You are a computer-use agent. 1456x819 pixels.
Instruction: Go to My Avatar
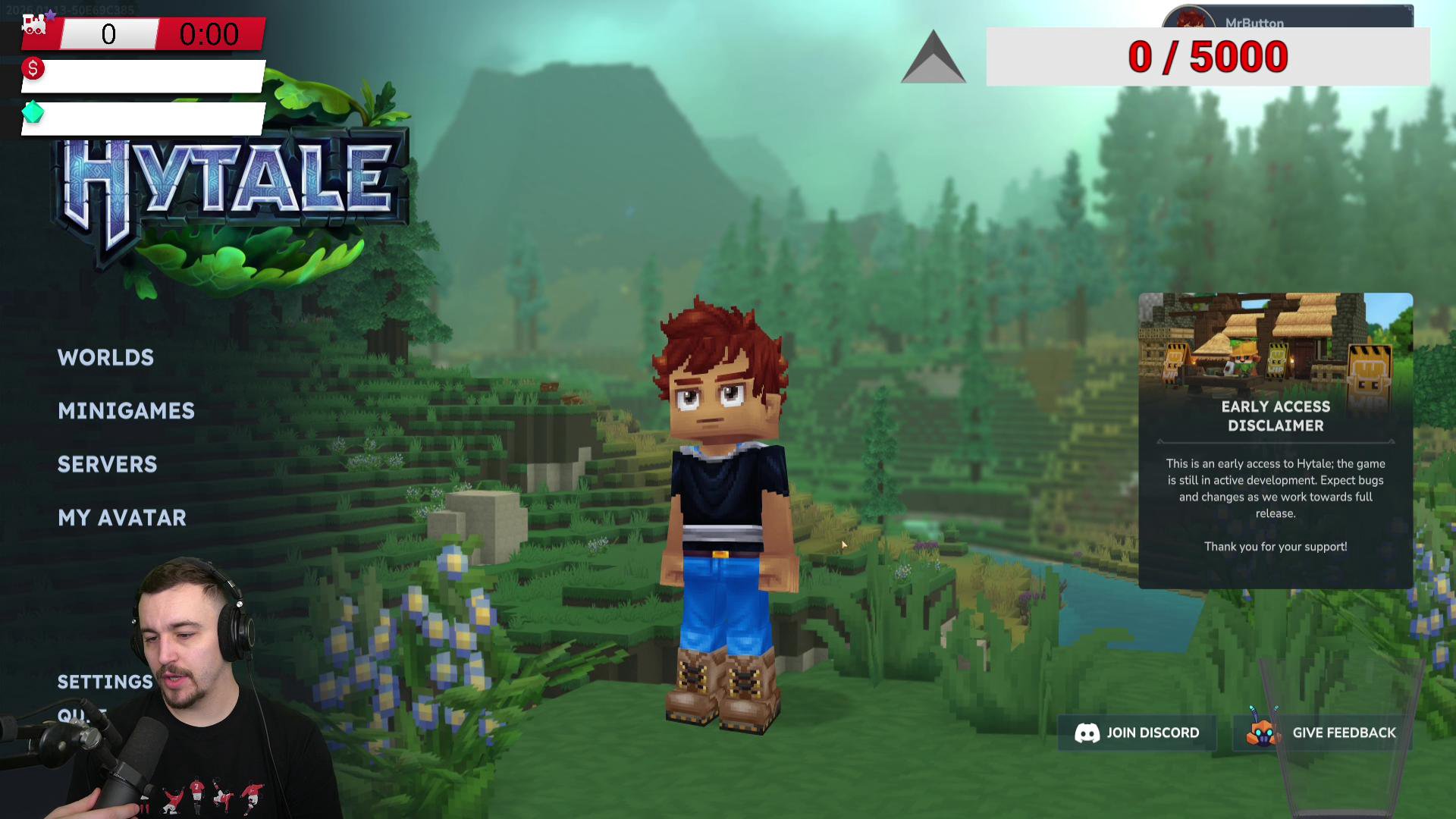pos(121,518)
